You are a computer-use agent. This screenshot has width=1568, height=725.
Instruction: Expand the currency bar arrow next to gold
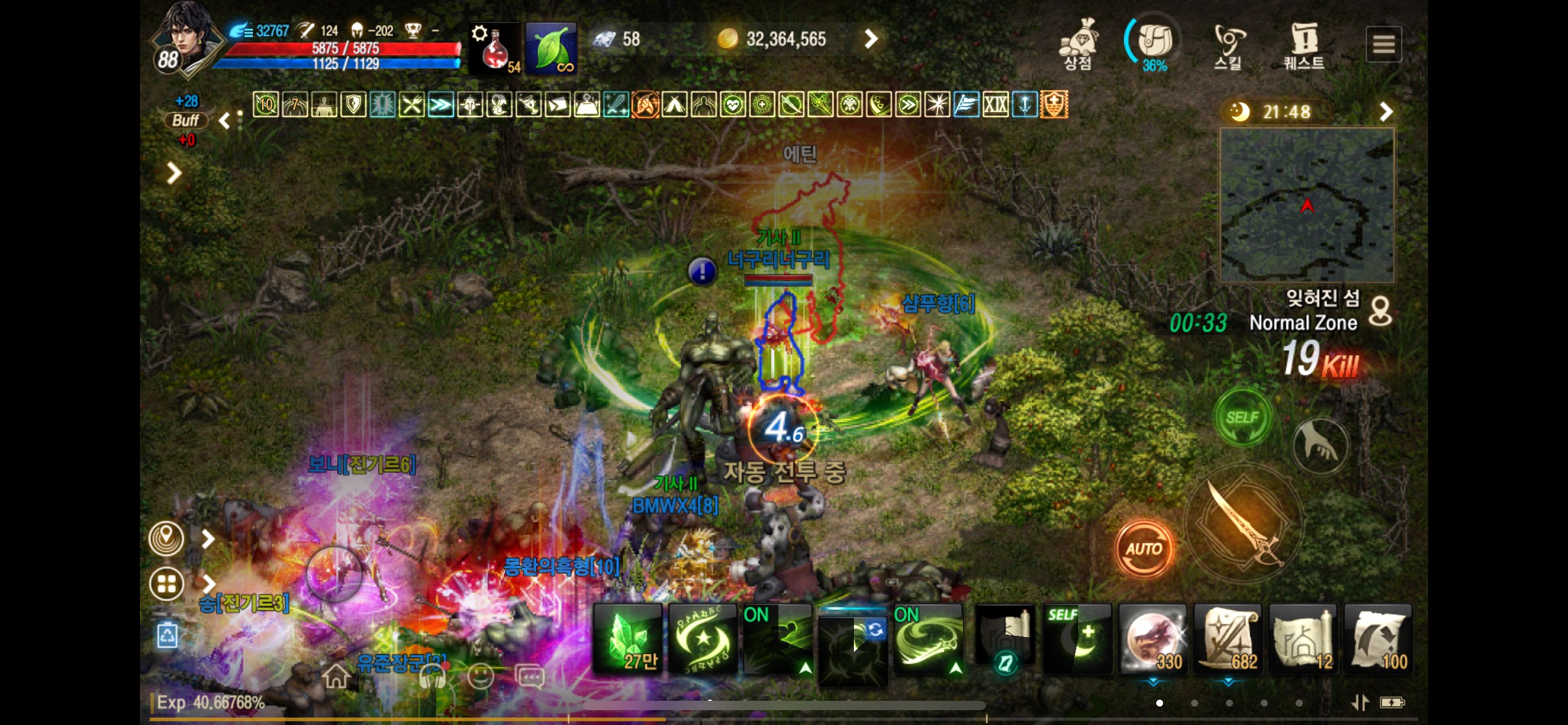pyautogui.click(x=871, y=39)
